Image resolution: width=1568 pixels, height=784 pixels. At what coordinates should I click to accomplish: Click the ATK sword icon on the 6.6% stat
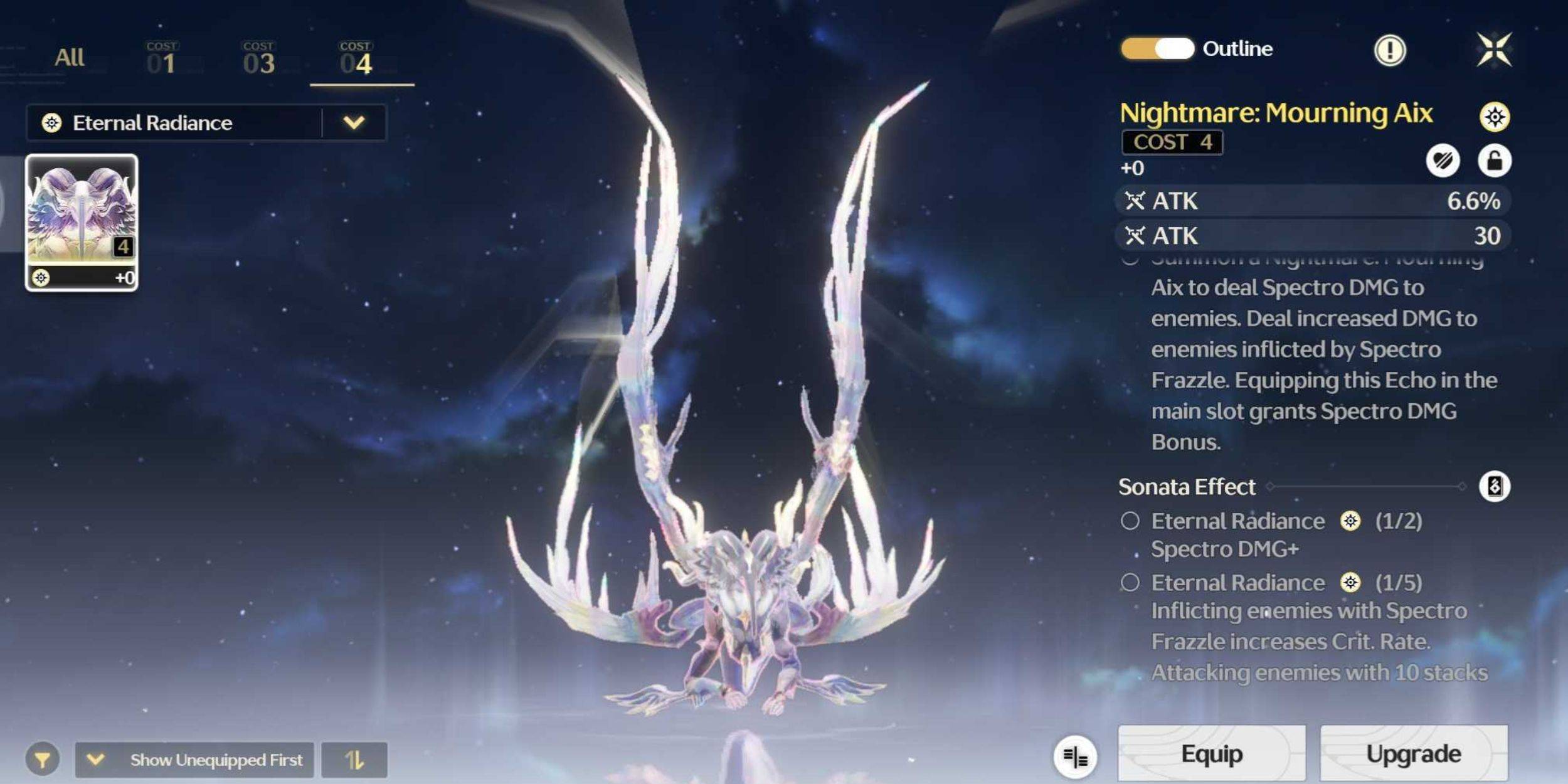point(1136,201)
